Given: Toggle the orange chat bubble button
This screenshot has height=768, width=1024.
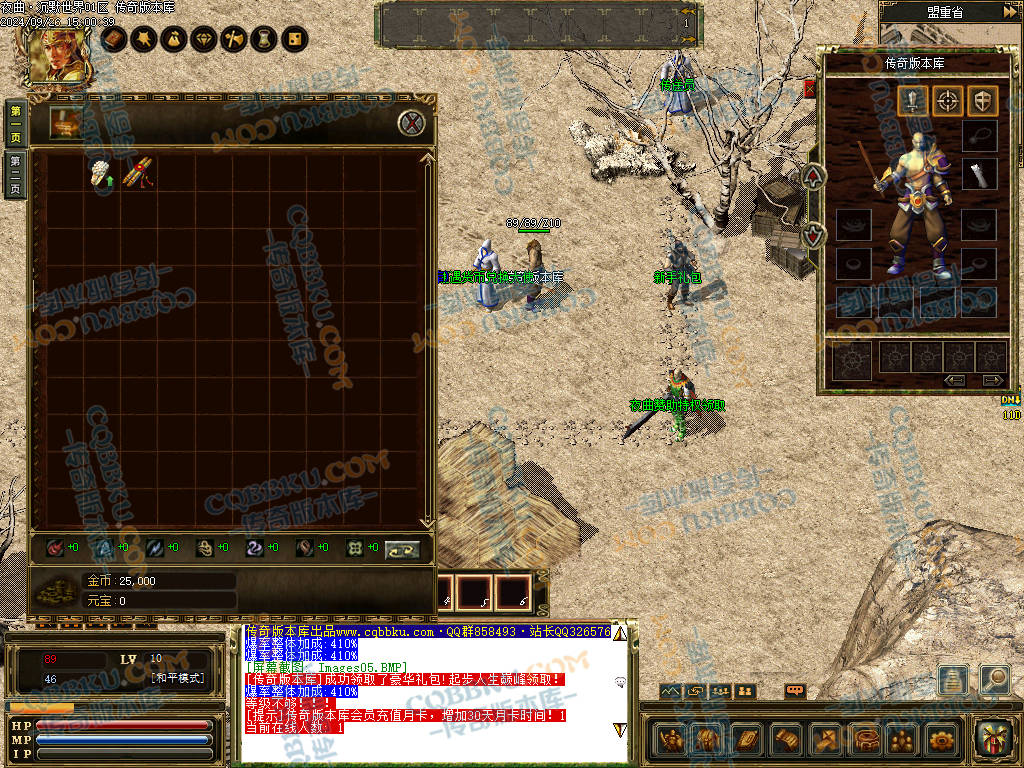Looking at the screenshot, I should [795, 691].
